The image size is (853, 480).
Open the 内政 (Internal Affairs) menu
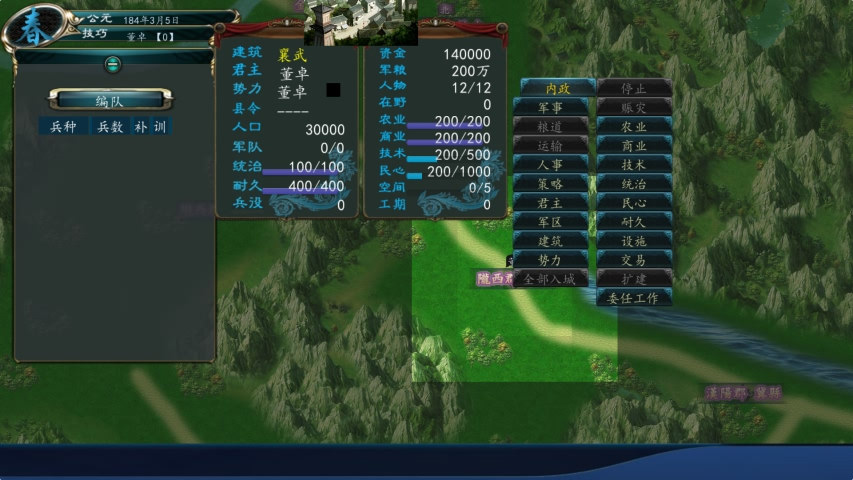554,88
